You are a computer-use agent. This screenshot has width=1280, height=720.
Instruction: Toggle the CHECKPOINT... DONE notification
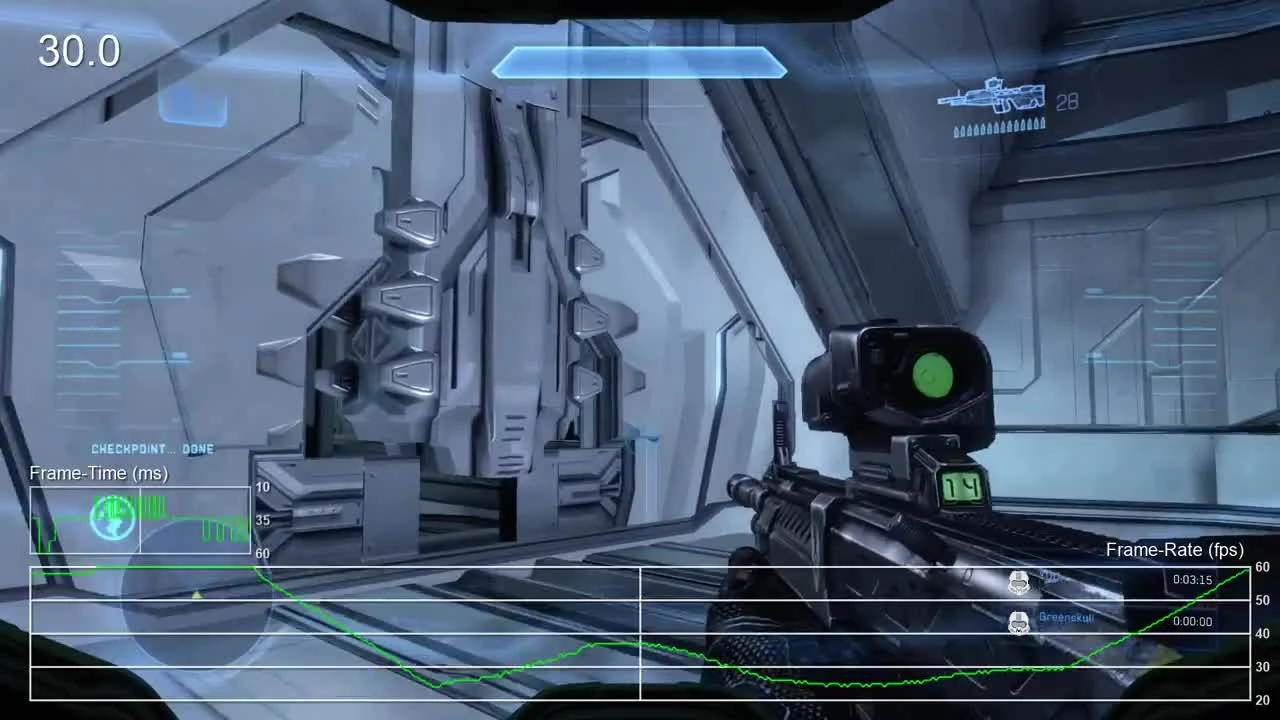(x=152, y=449)
